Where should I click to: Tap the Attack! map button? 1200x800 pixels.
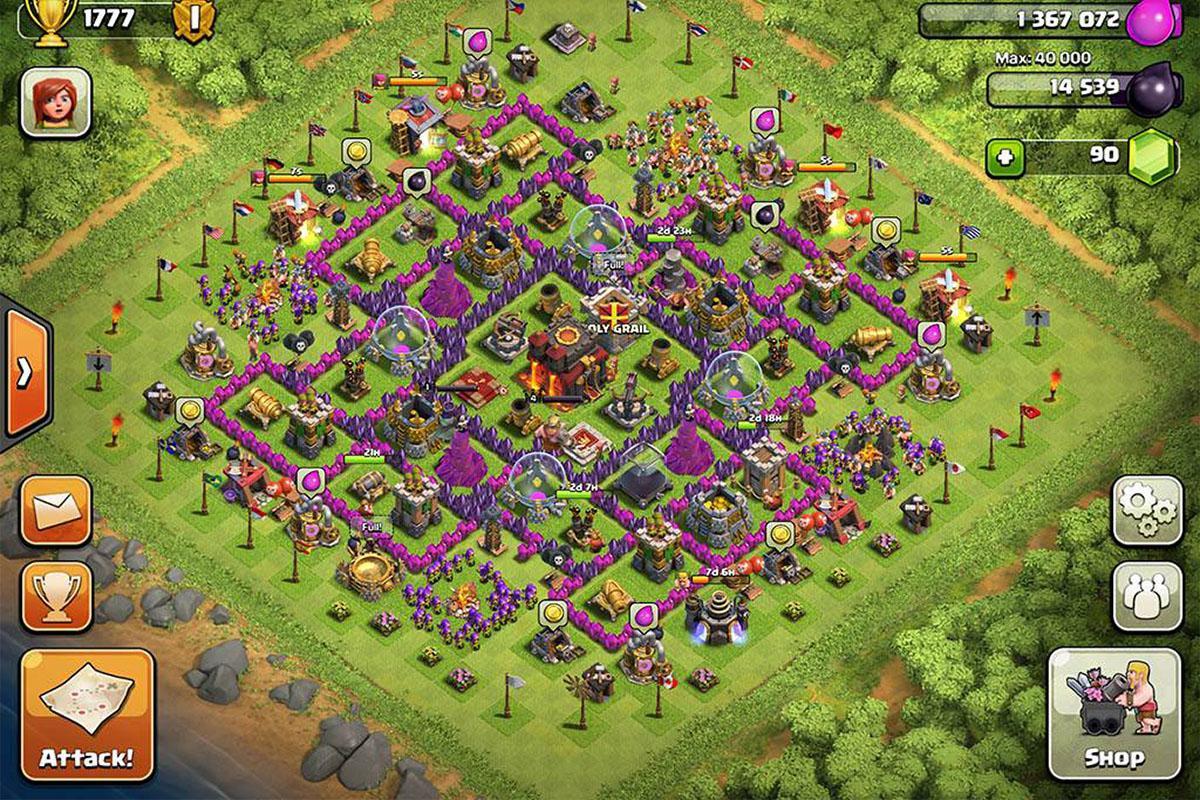88,714
